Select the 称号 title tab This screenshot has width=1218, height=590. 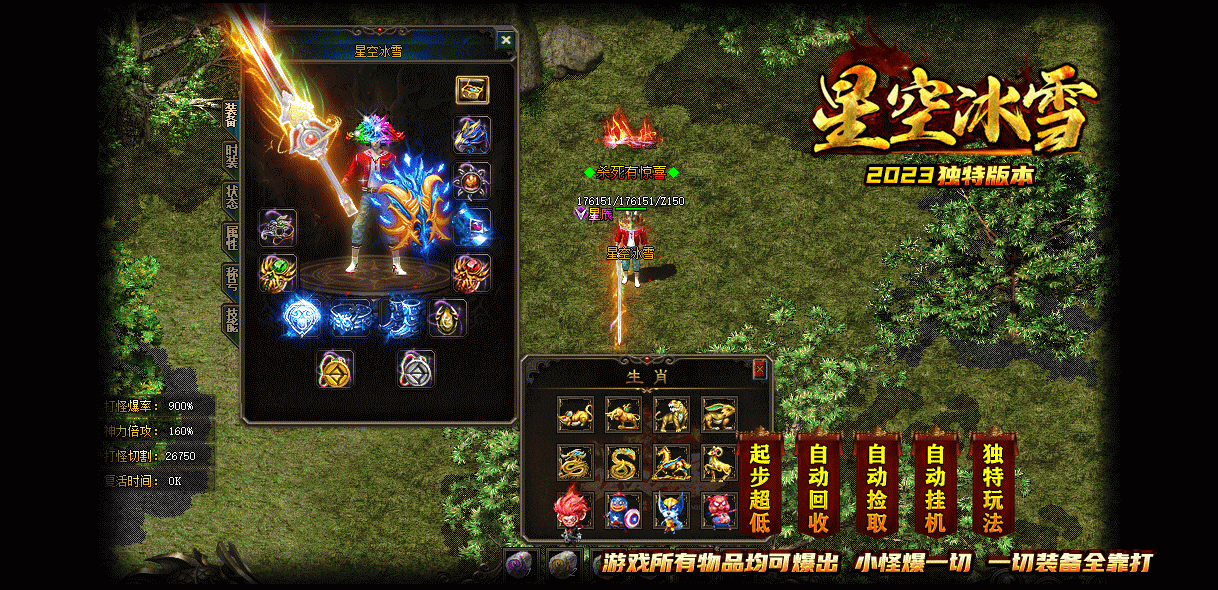pyautogui.click(x=231, y=278)
